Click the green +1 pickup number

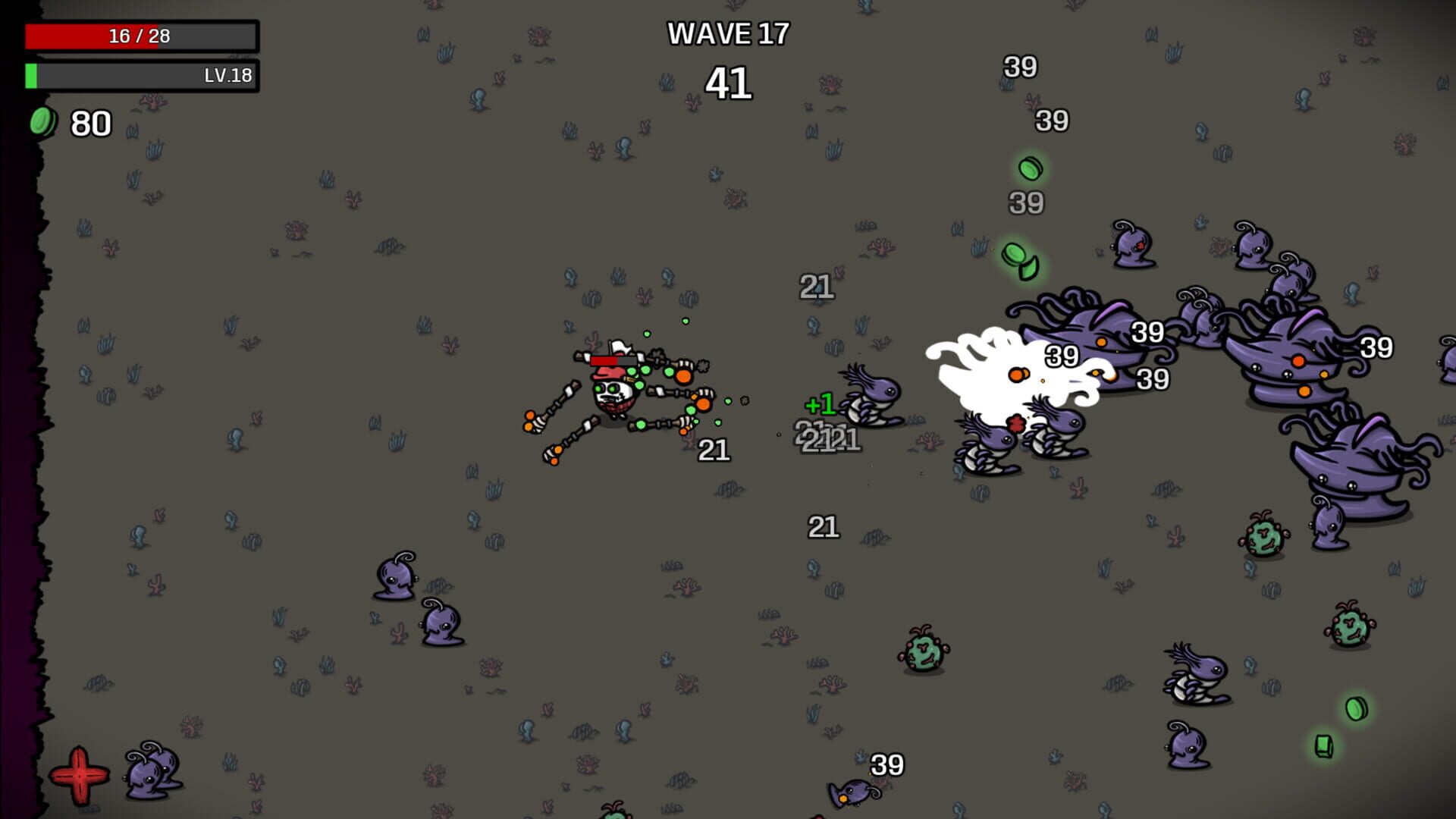click(x=820, y=403)
